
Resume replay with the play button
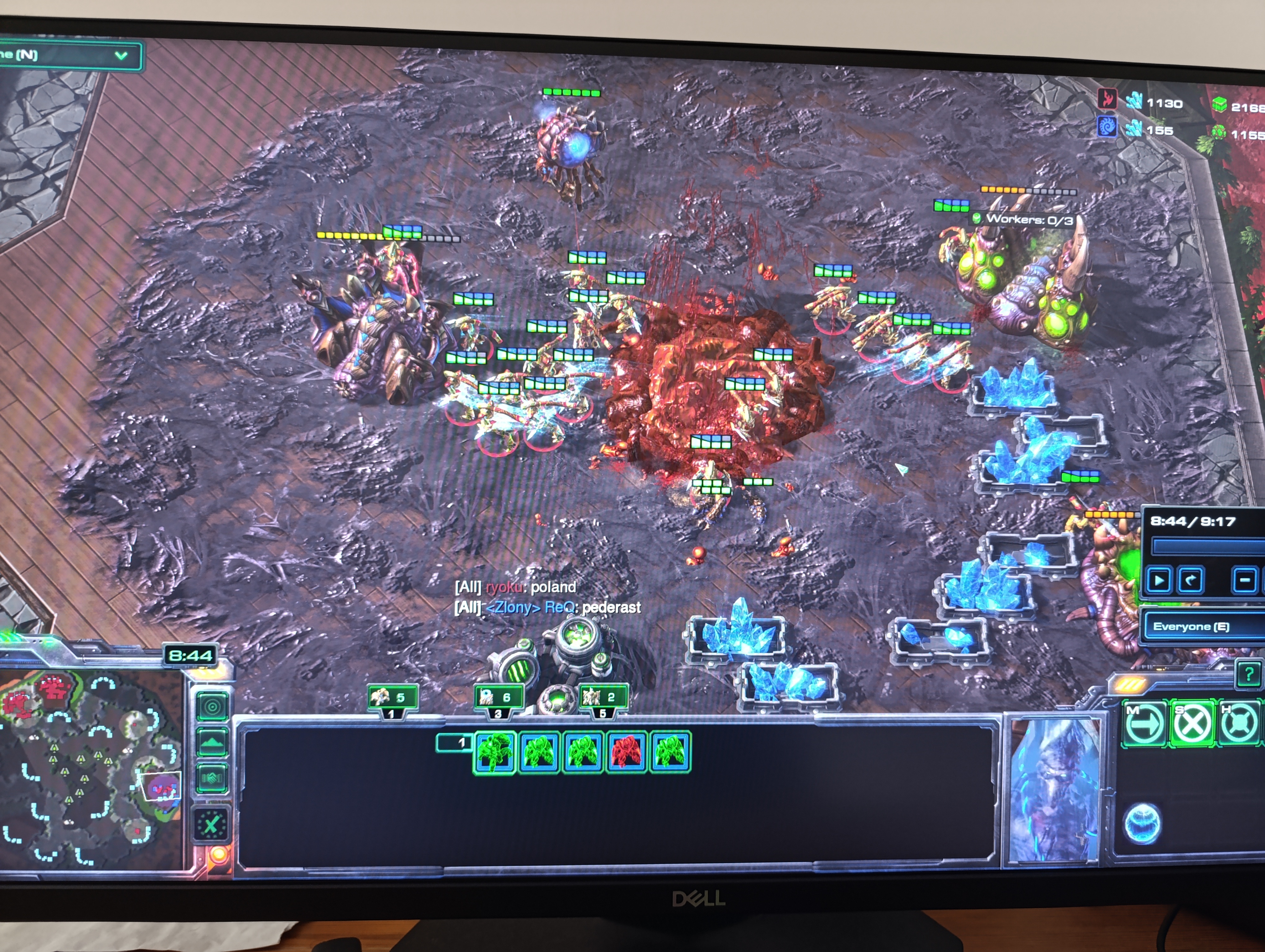click(x=1159, y=580)
